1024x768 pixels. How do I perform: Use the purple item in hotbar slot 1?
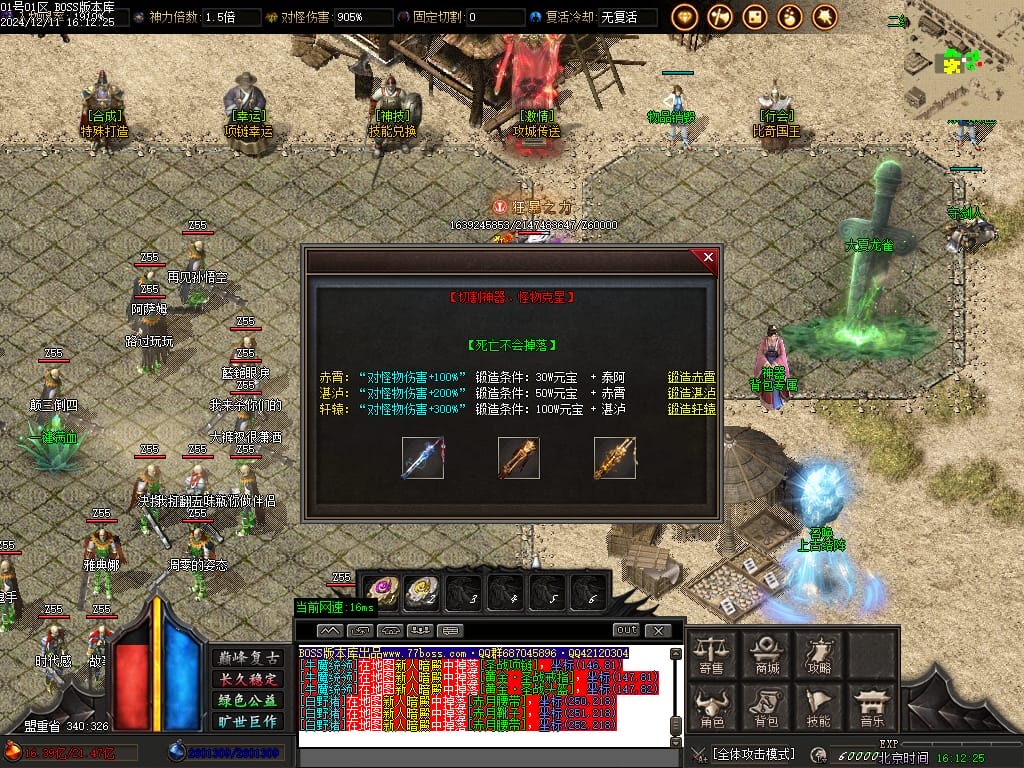[x=380, y=592]
